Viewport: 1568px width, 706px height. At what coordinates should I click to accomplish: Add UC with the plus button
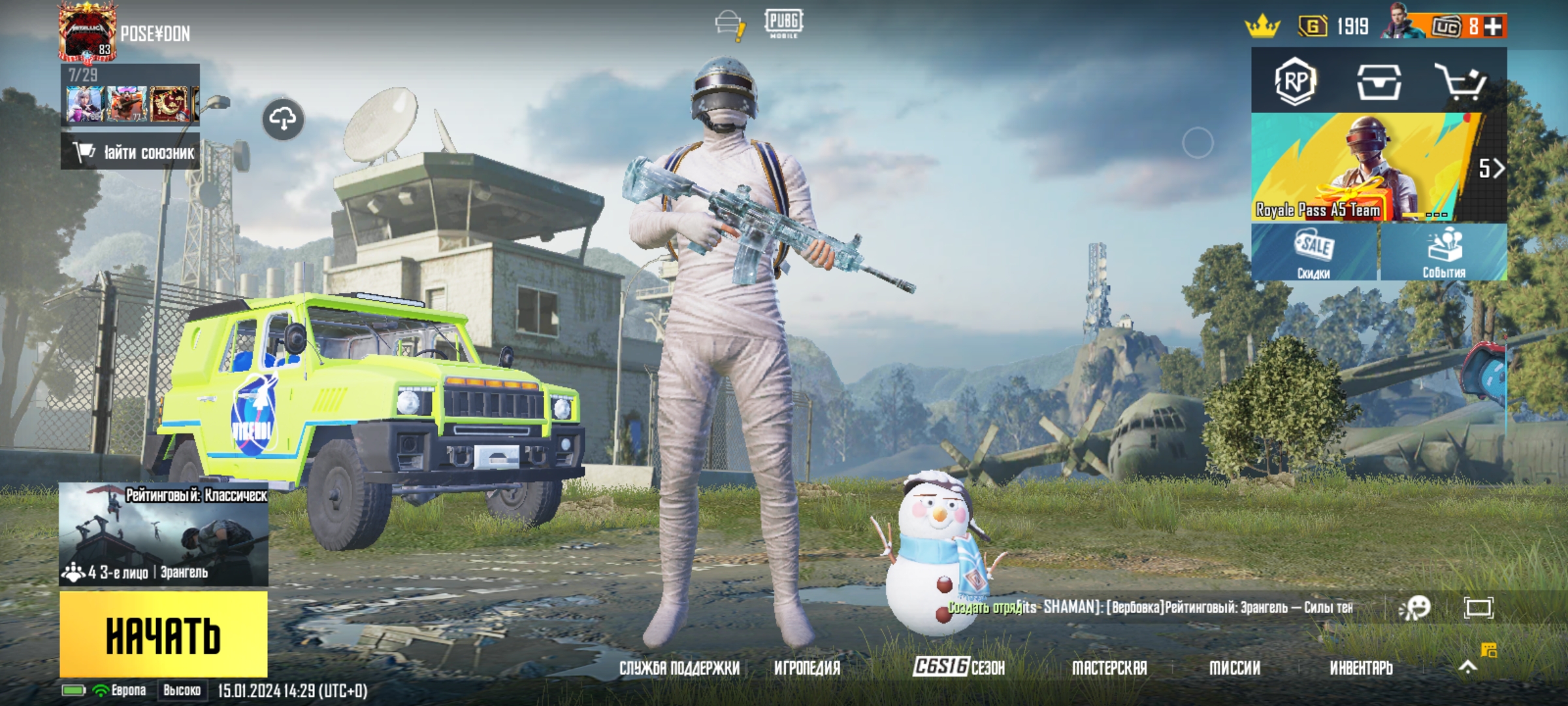pyautogui.click(x=1494, y=26)
